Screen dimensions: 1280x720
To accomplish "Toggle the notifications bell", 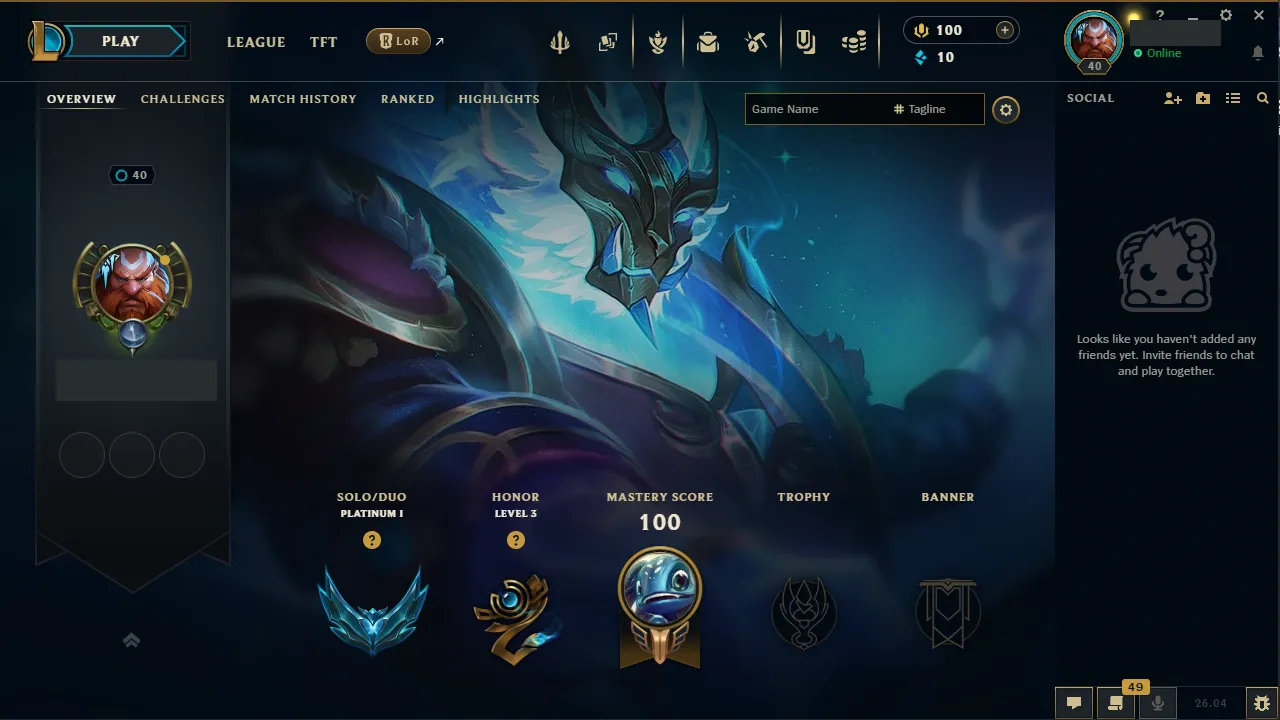I will (1258, 51).
